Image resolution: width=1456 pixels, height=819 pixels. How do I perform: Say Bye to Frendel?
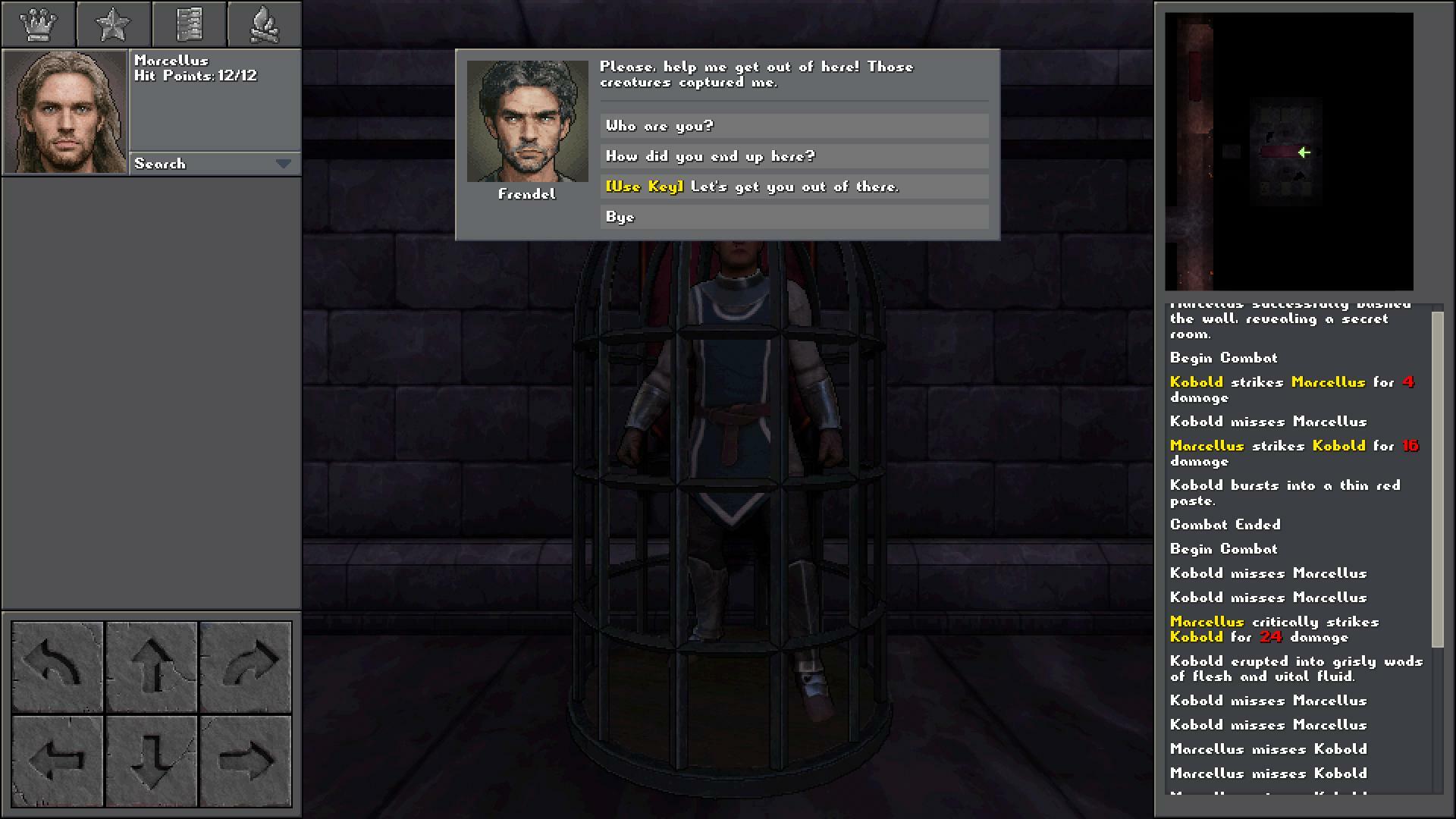click(793, 218)
